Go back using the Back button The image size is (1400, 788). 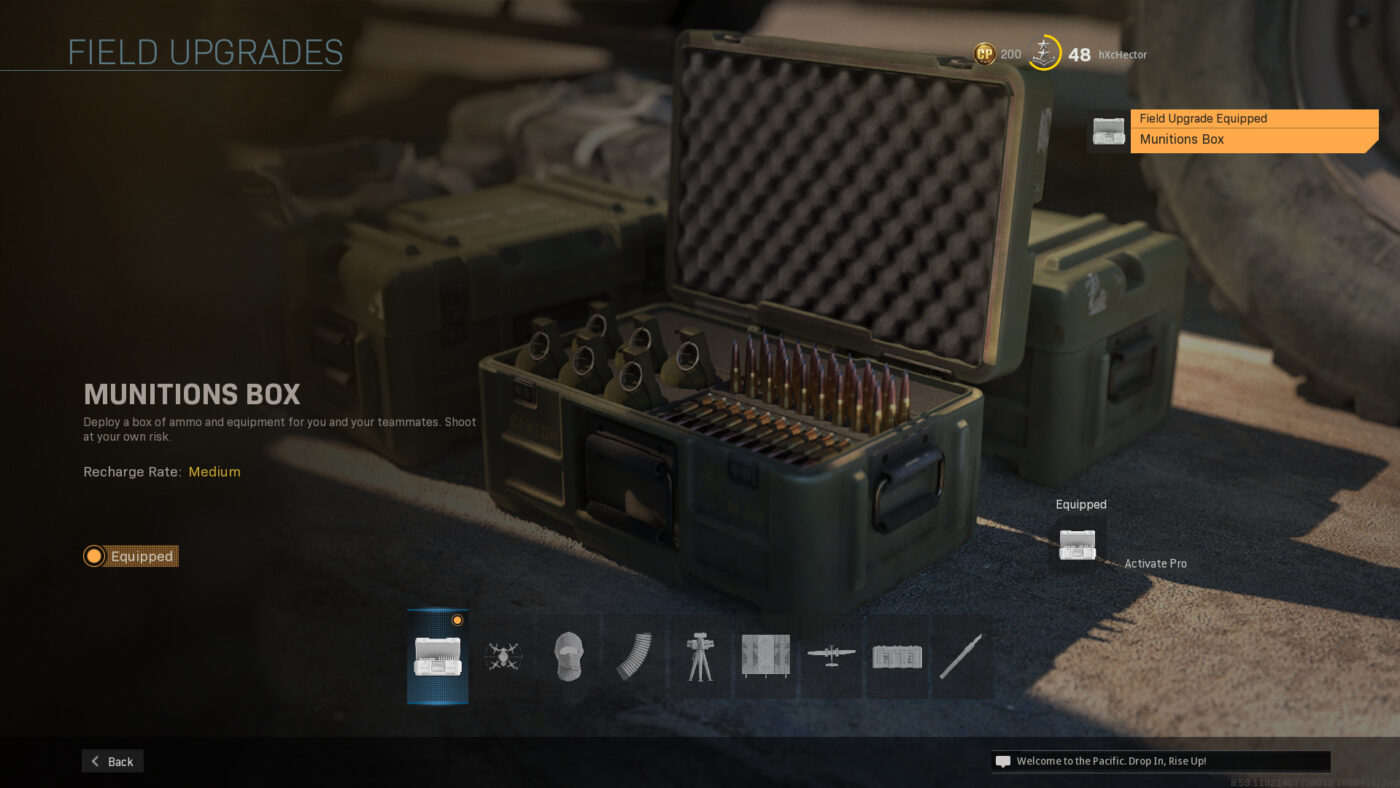pos(112,761)
